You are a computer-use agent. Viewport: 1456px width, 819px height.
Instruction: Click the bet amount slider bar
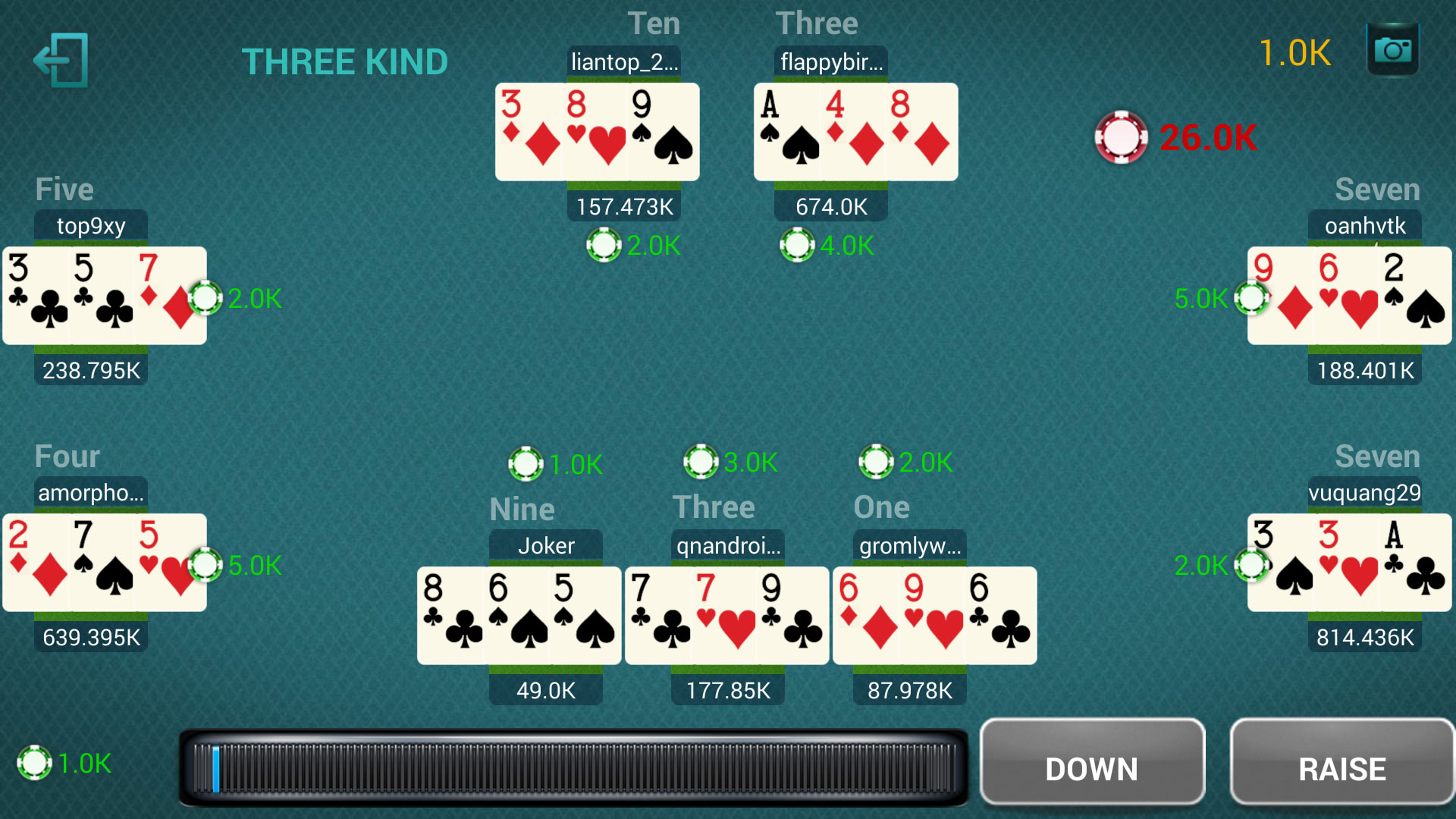(x=573, y=767)
